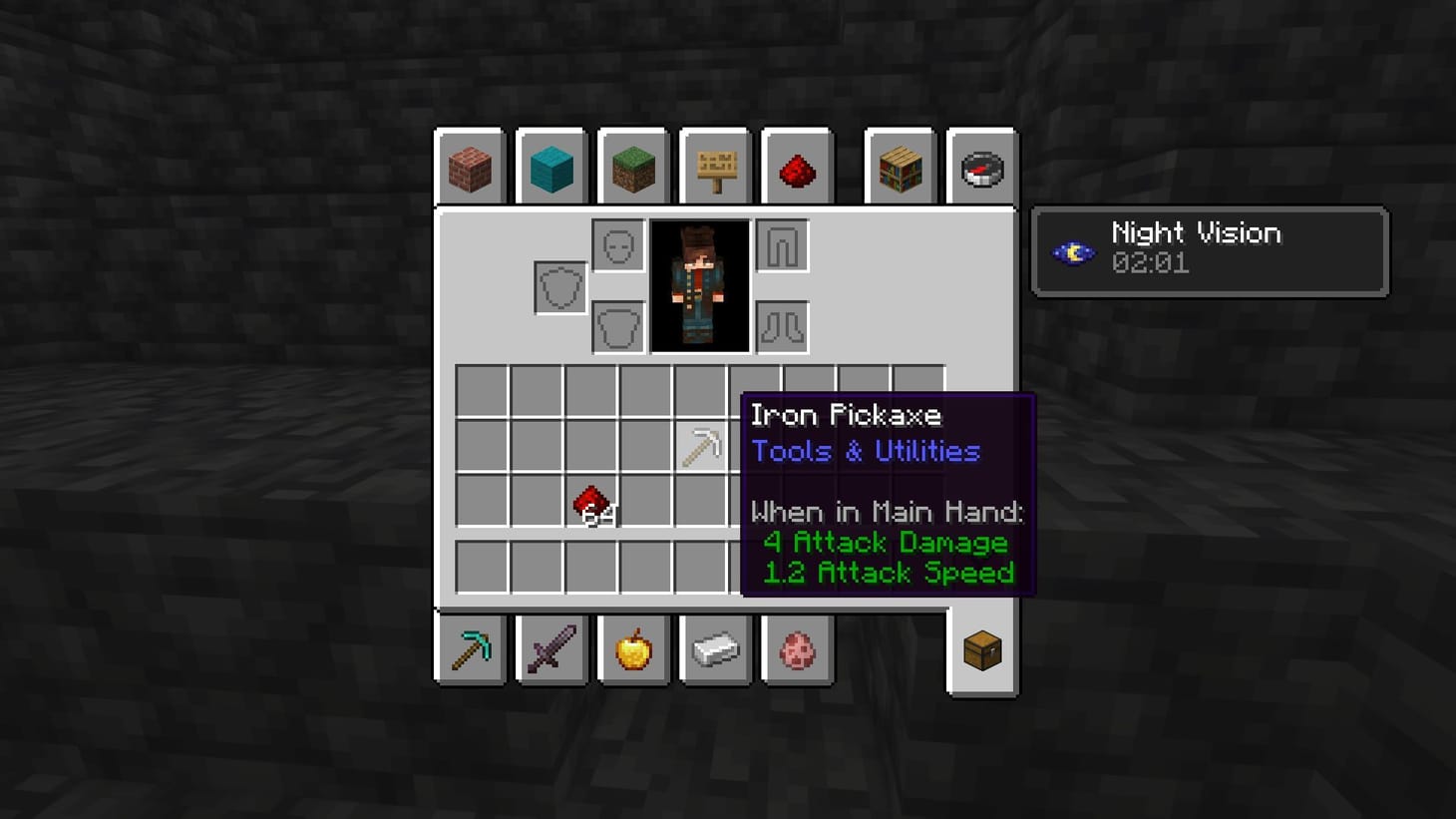
Task: Open the Food & Drinks golden apple tab
Action: (633, 649)
